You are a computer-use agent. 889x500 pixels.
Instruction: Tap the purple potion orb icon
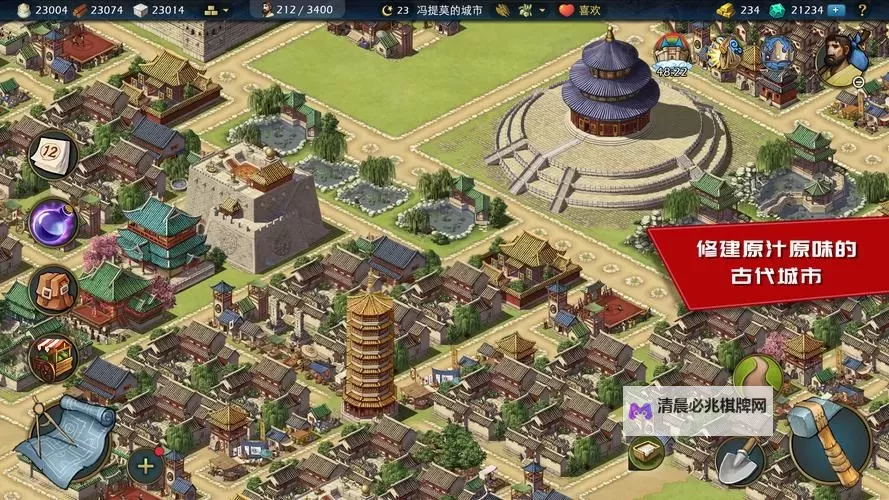[x=51, y=221]
